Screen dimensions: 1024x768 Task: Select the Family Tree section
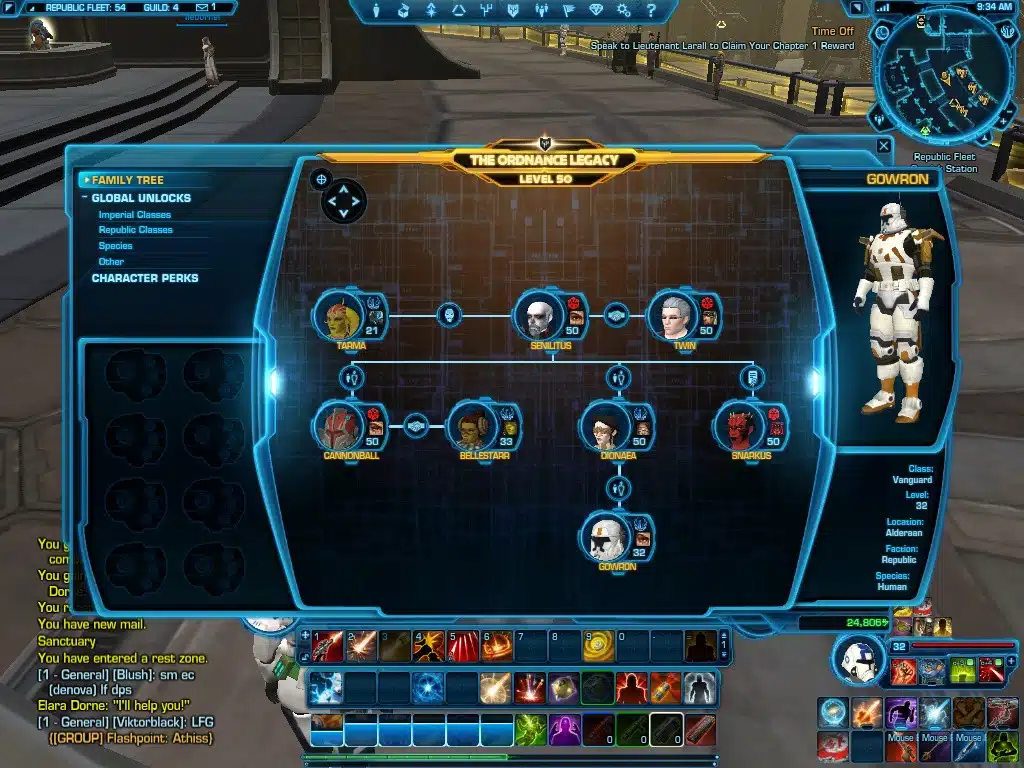pyautogui.click(x=127, y=180)
